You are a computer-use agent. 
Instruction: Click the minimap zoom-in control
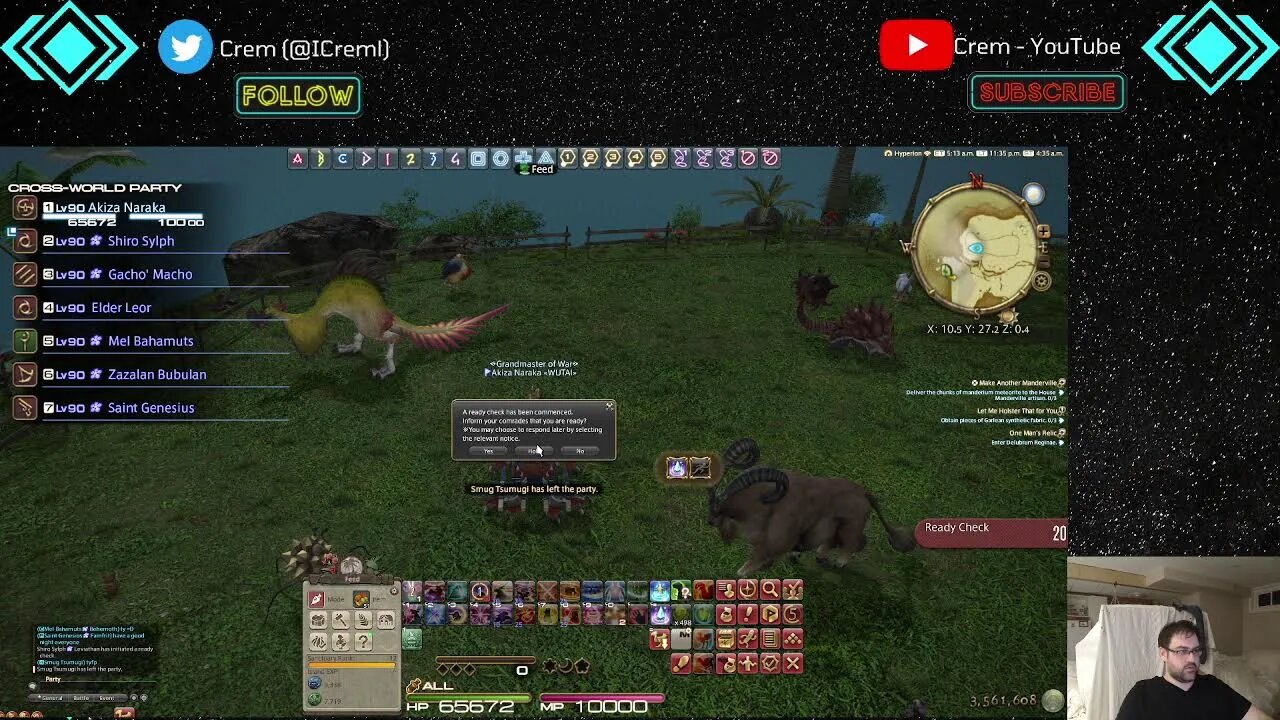tap(1043, 231)
